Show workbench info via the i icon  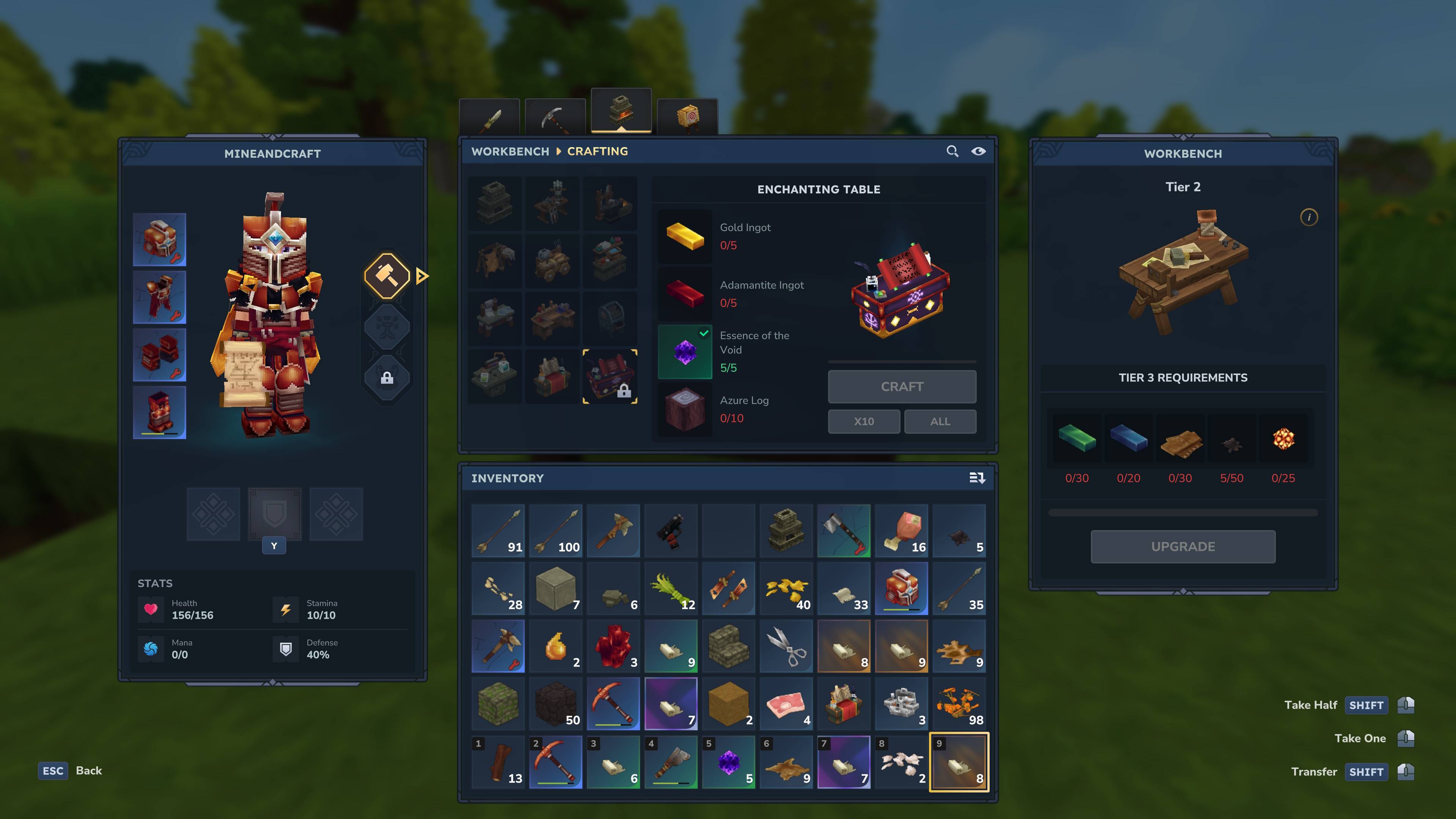click(x=1309, y=218)
